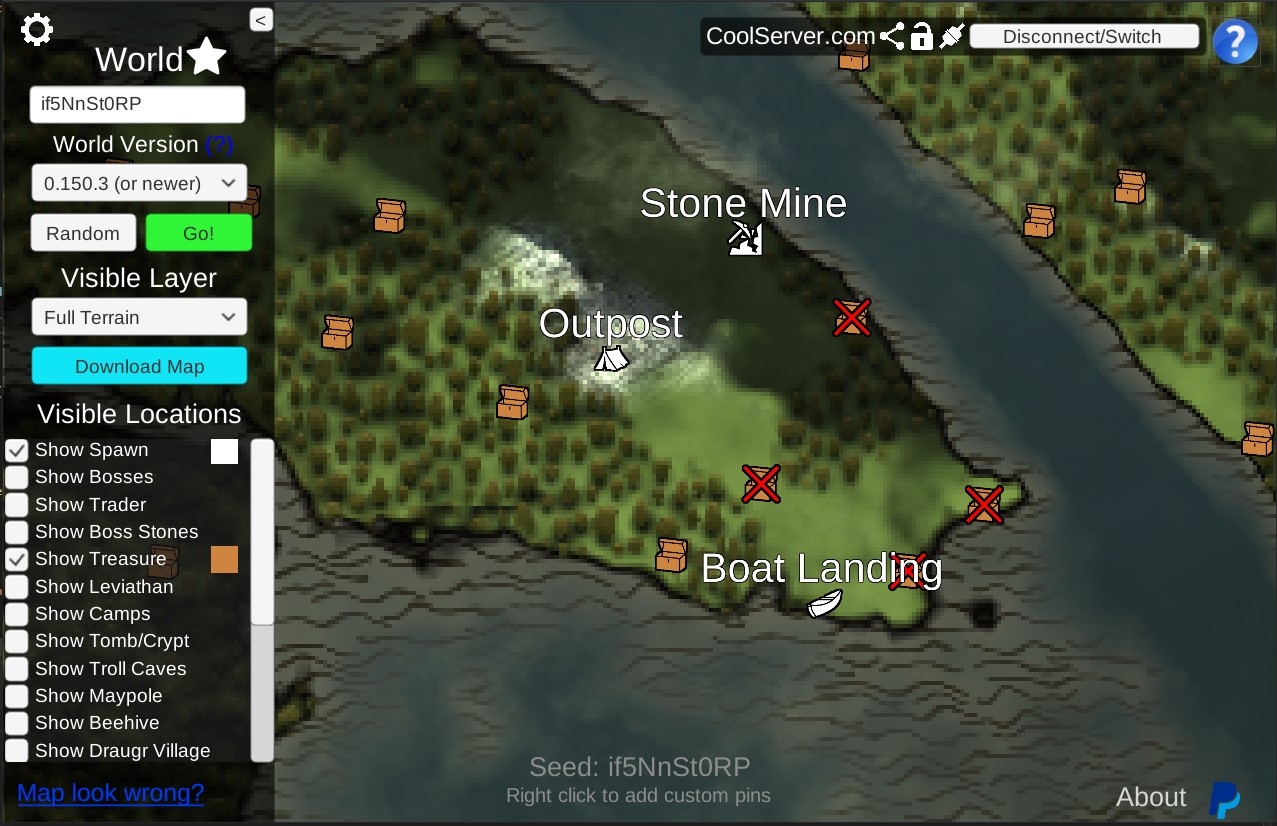Open the About link
The image size is (1277, 826).
(1151, 797)
